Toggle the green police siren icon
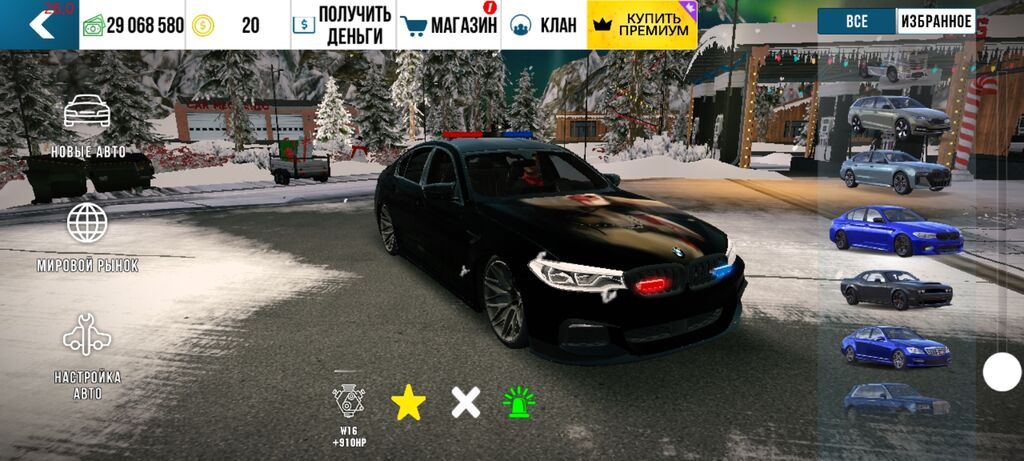The height and width of the screenshot is (461, 1024). click(519, 402)
